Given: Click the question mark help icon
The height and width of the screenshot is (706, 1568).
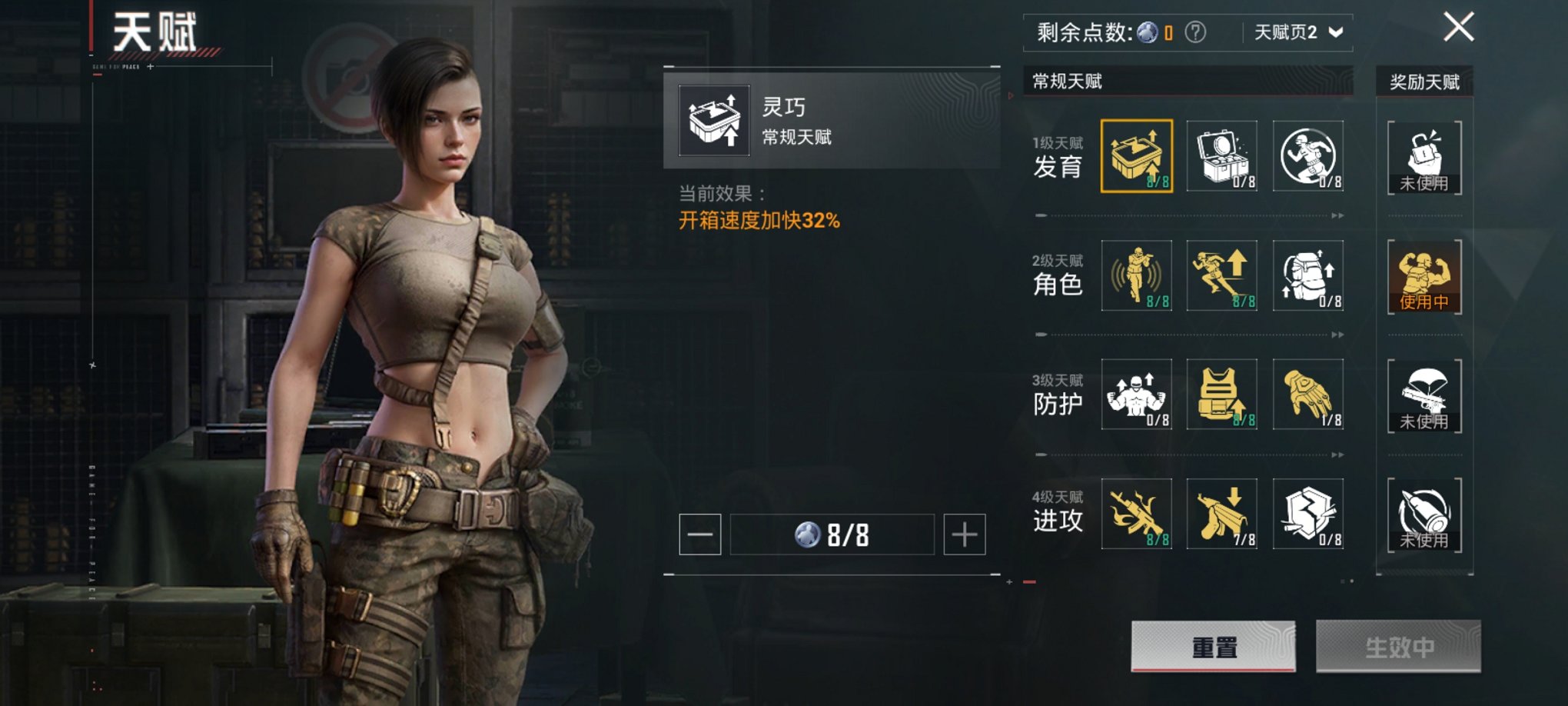Looking at the screenshot, I should [1195, 32].
